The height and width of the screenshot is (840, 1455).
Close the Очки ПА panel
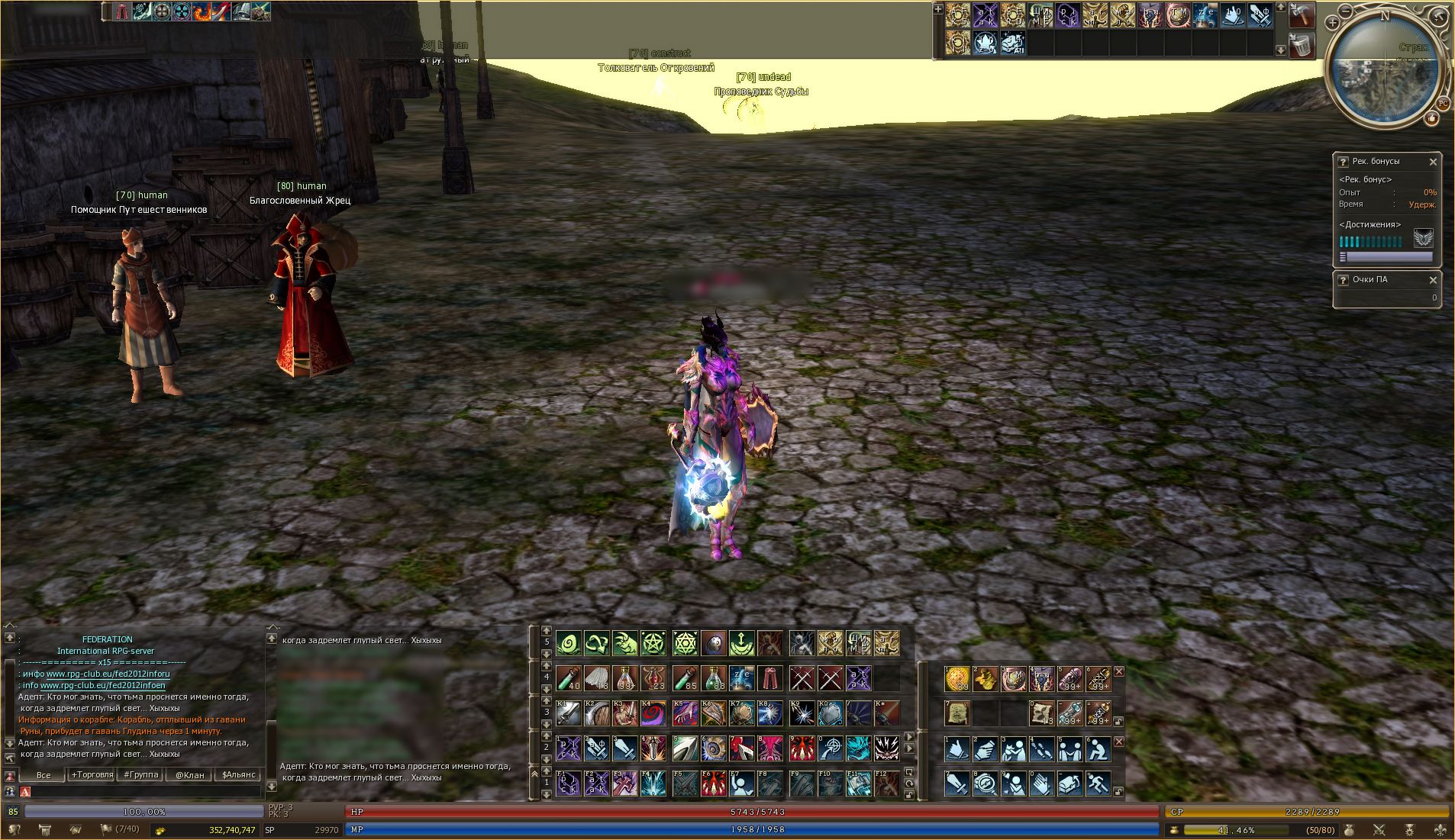(1433, 280)
